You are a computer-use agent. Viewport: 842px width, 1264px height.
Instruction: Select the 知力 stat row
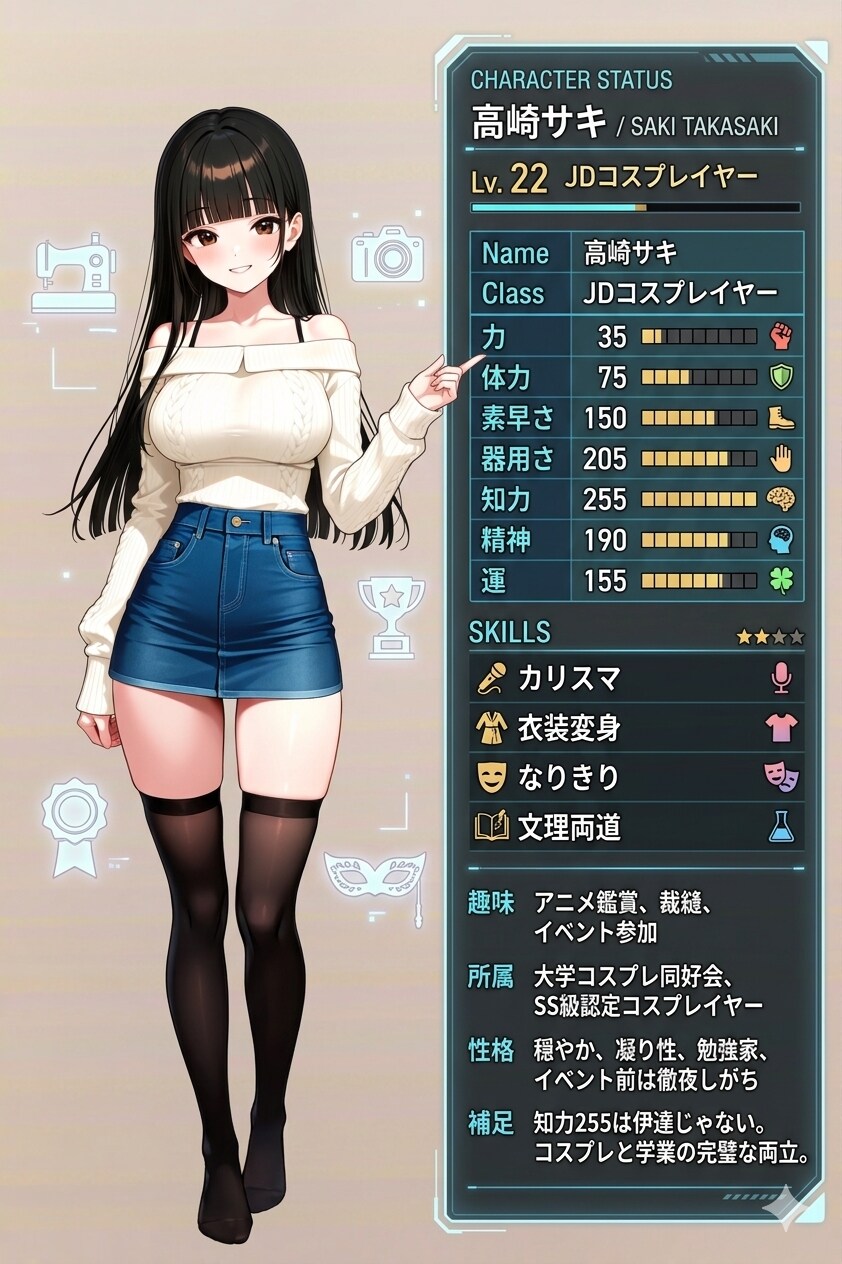tap(636, 498)
